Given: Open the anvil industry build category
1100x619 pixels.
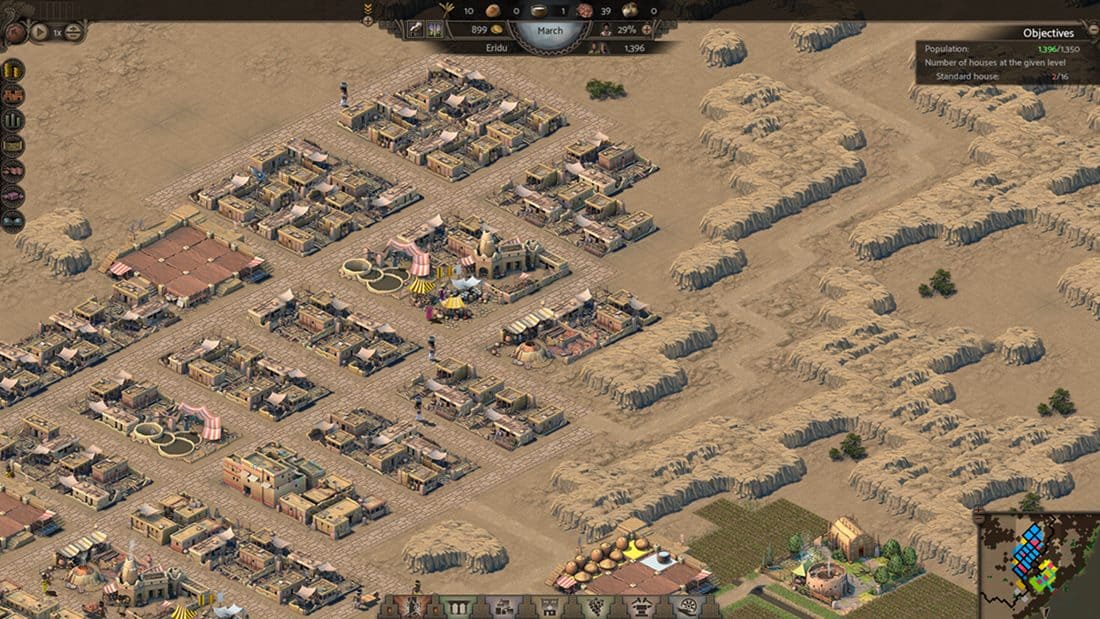Looking at the screenshot, I should click(x=641, y=607).
